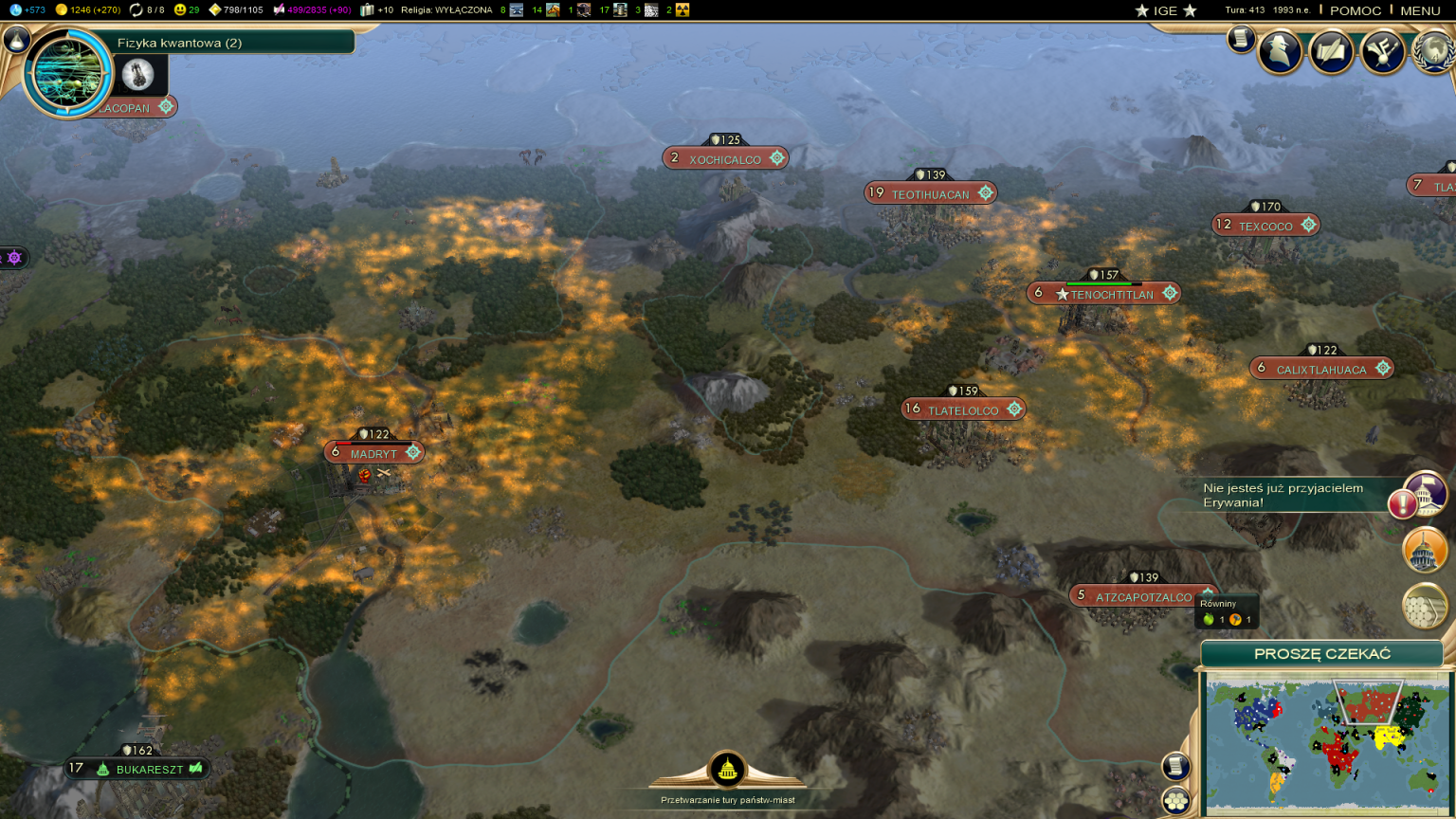Open the globe with laurel wreath panel

[1433, 52]
